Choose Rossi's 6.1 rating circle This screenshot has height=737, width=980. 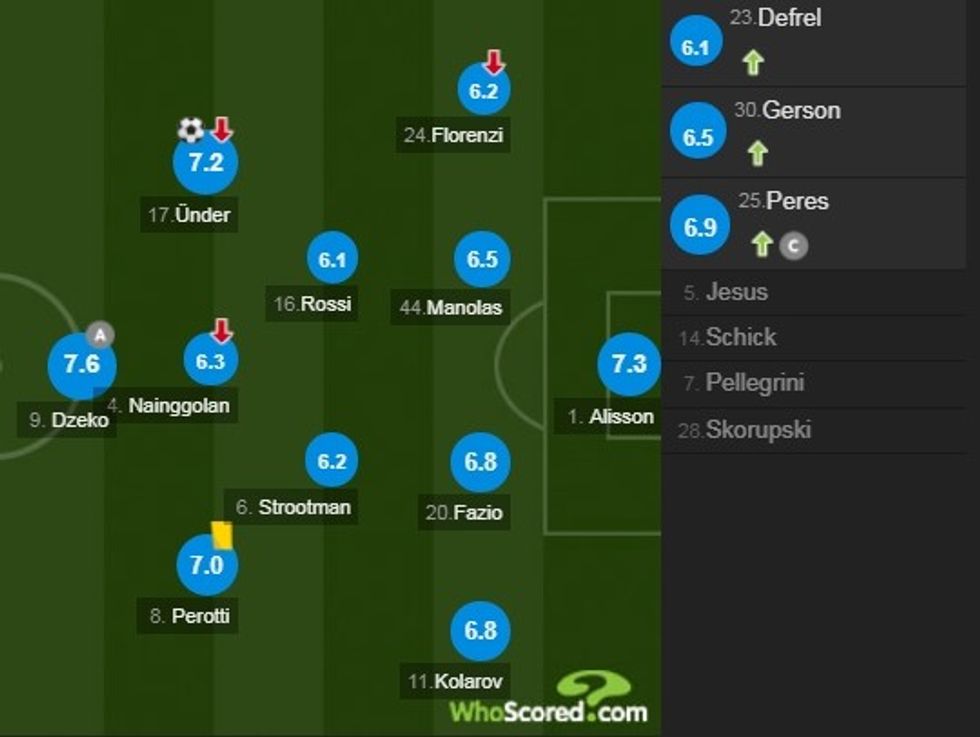332,260
